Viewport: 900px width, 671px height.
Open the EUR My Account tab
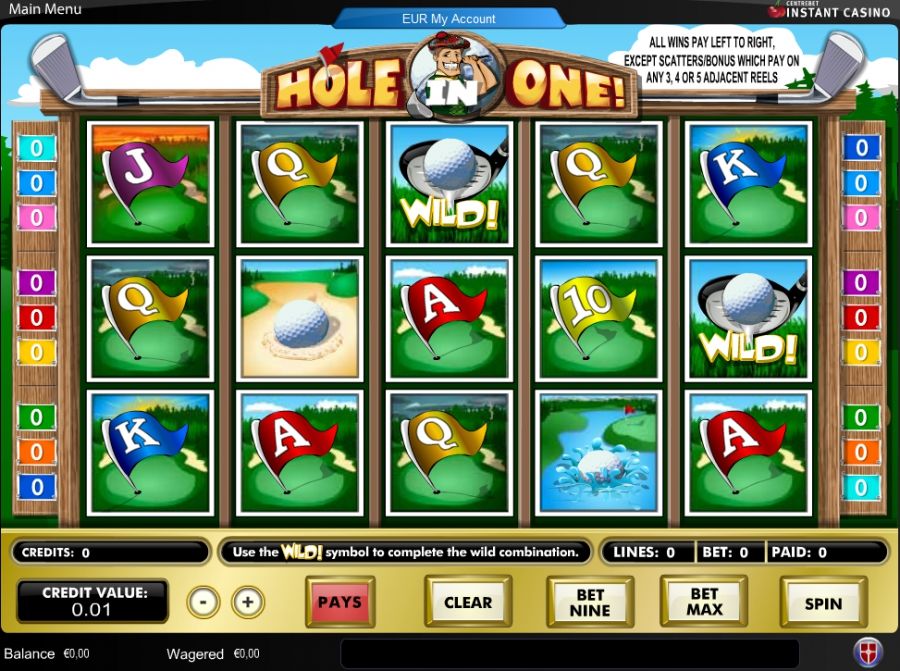tap(449, 18)
